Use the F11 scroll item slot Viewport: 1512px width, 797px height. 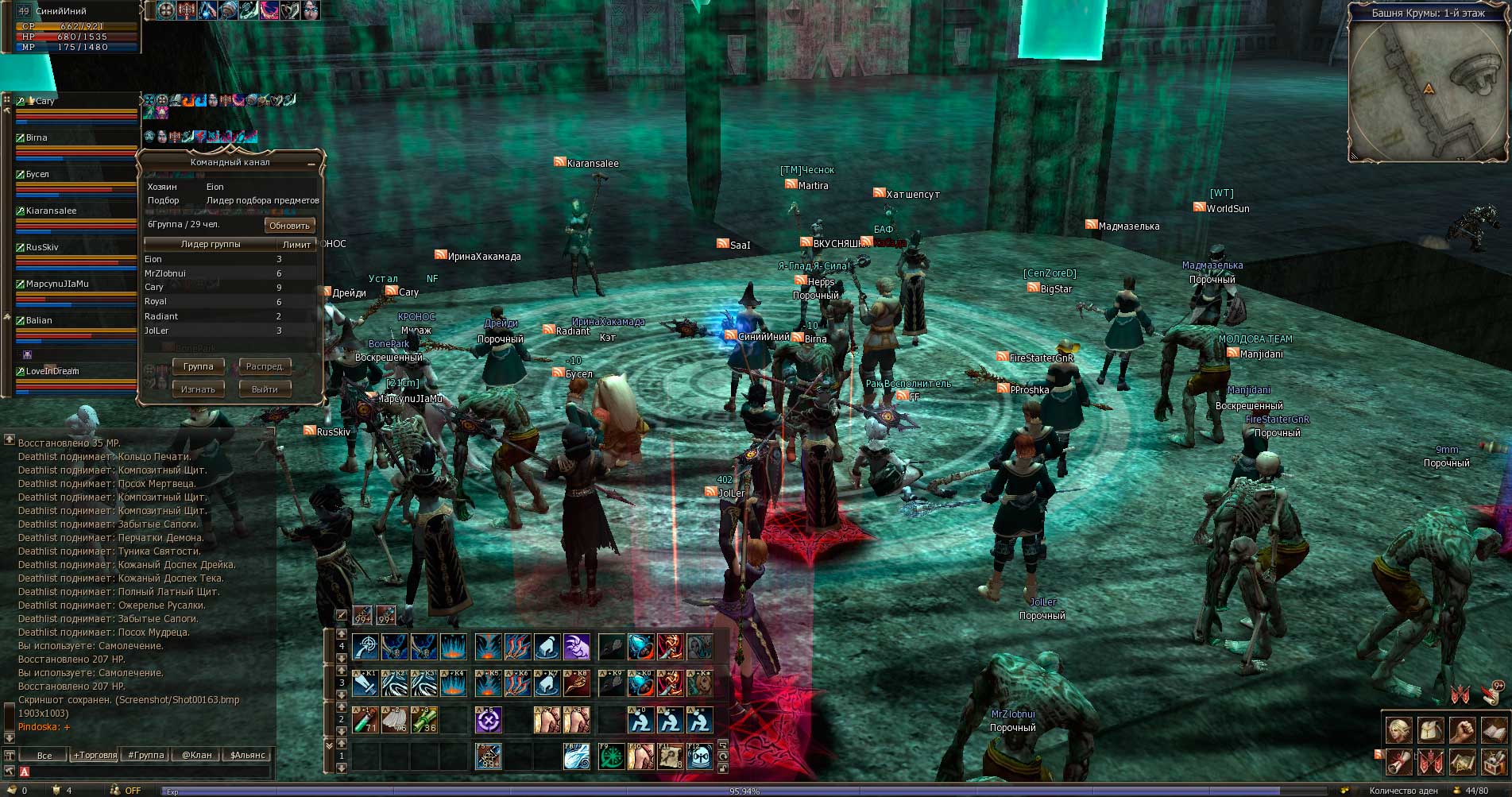point(670,756)
